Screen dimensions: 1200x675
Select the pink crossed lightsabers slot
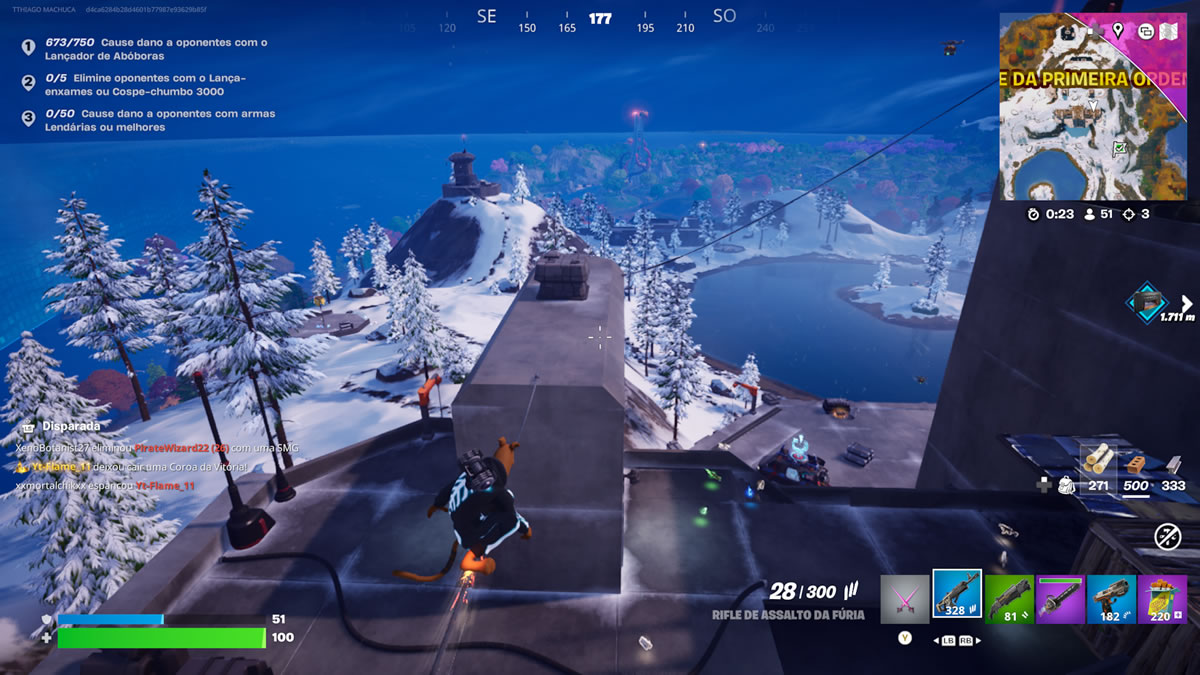click(905, 599)
